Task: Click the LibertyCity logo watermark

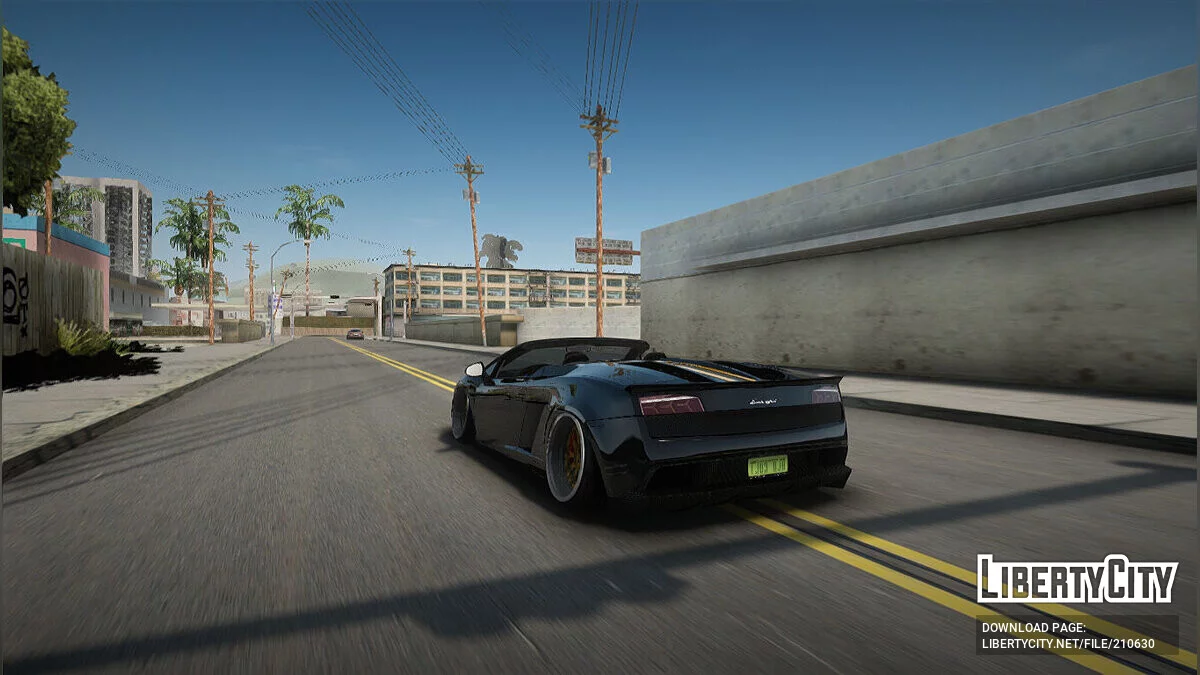Action: coord(1076,579)
